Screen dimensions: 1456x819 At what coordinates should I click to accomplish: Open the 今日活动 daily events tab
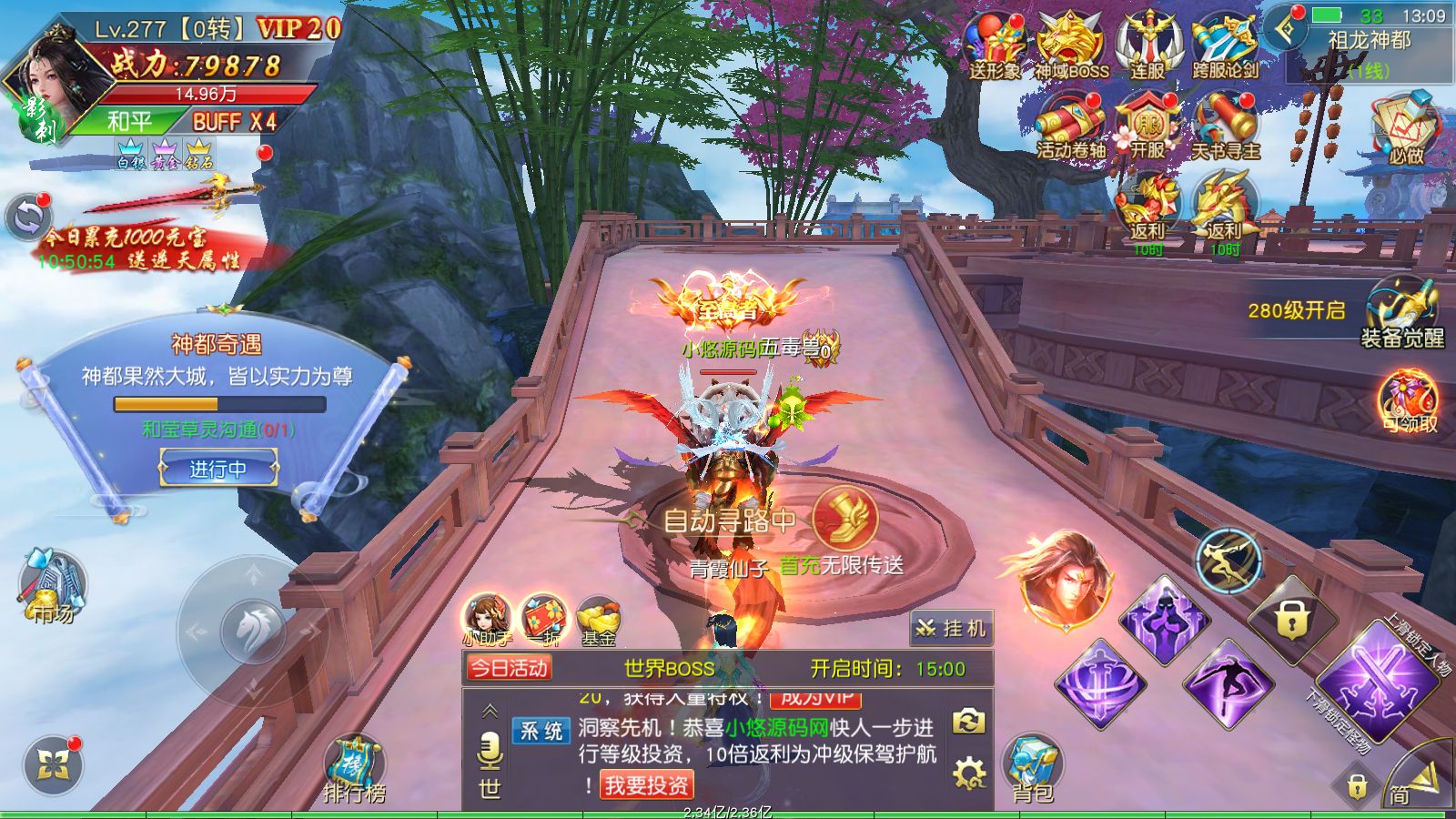pyautogui.click(x=509, y=669)
